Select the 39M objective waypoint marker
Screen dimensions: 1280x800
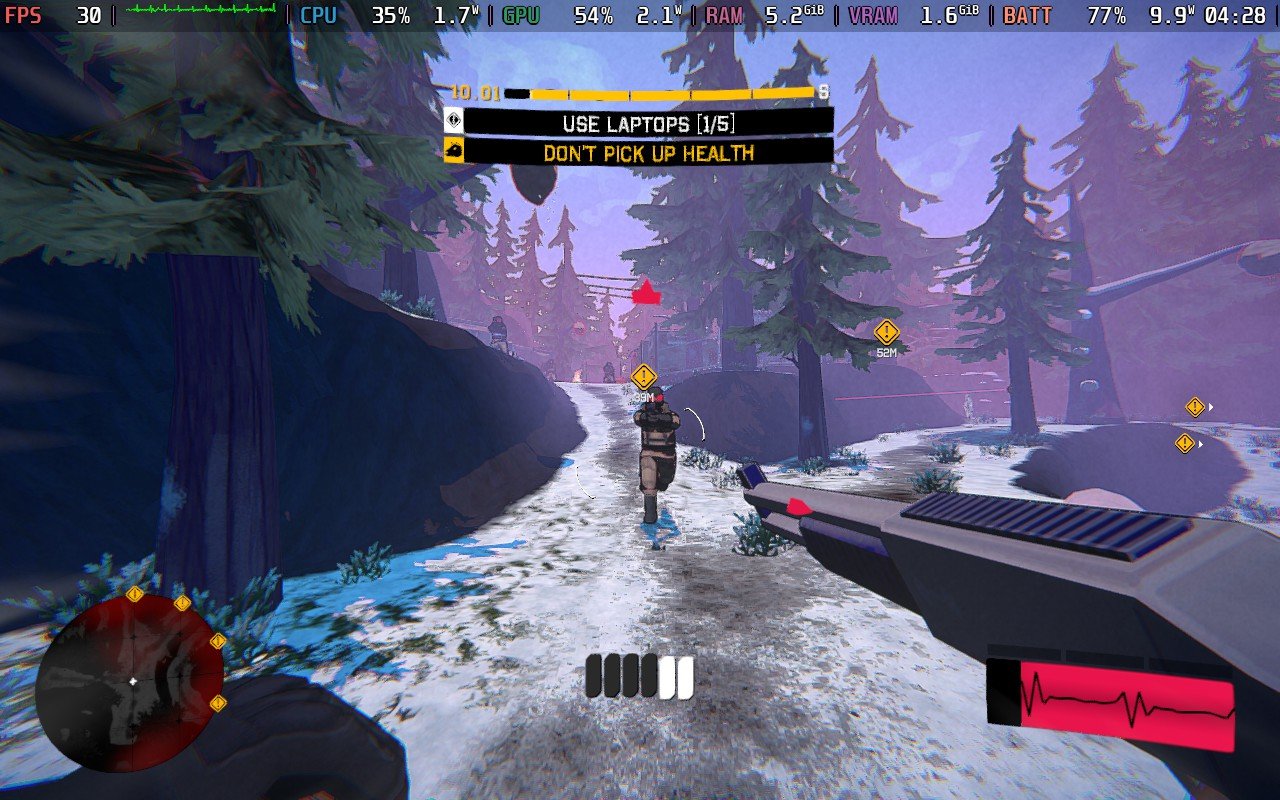coord(644,377)
